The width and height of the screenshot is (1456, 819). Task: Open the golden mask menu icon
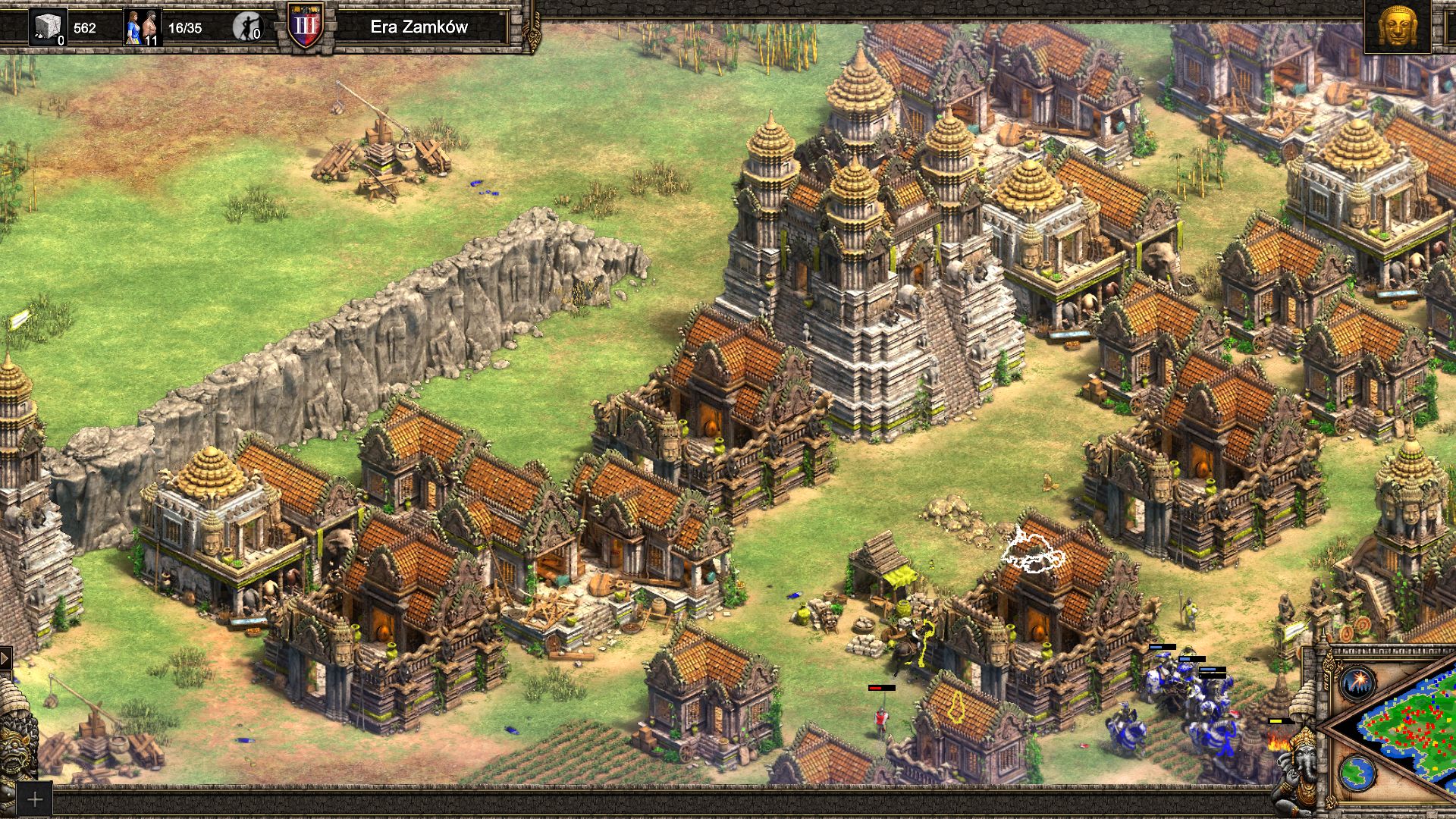(x=1397, y=26)
